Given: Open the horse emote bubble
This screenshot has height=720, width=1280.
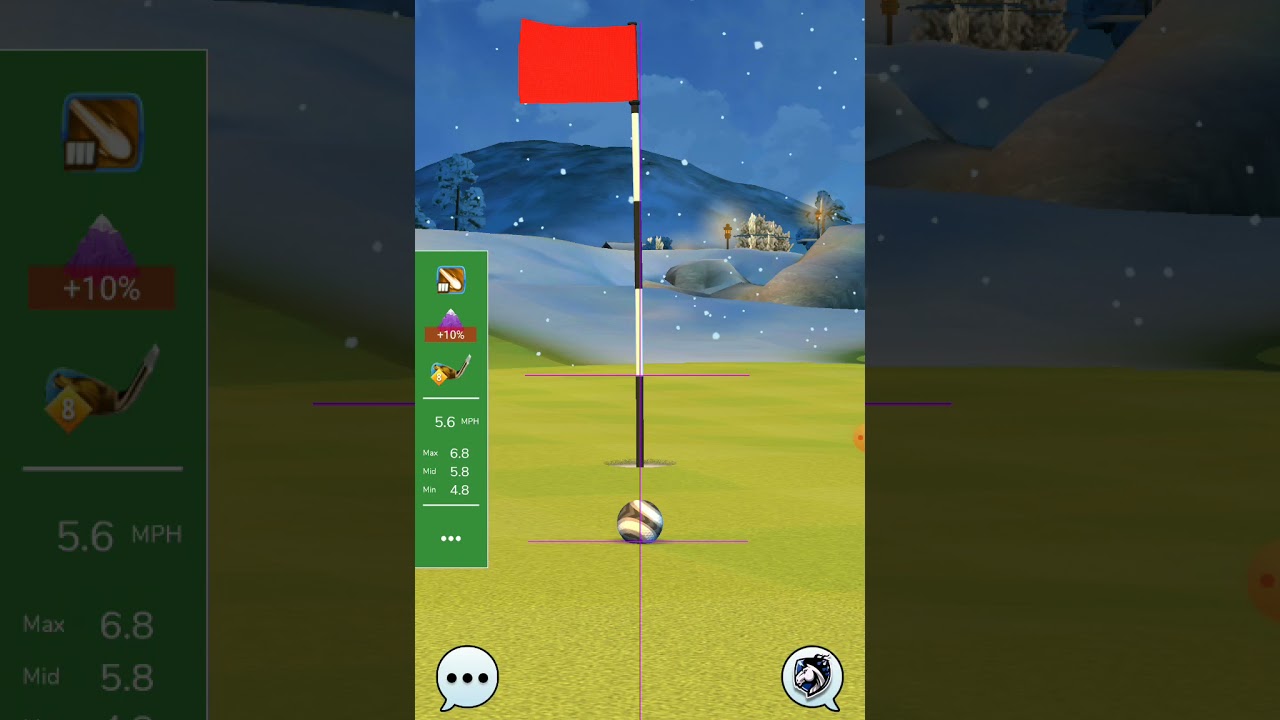Looking at the screenshot, I should click(x=812, y=677).
